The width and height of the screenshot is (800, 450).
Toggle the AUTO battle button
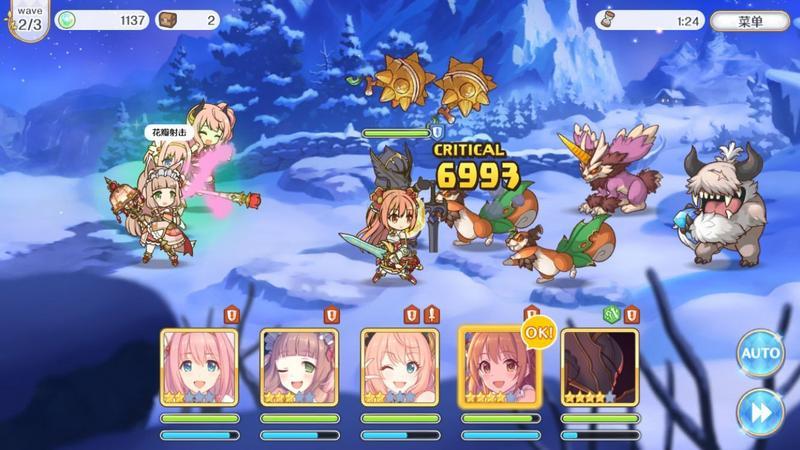(x=759, y=353)
